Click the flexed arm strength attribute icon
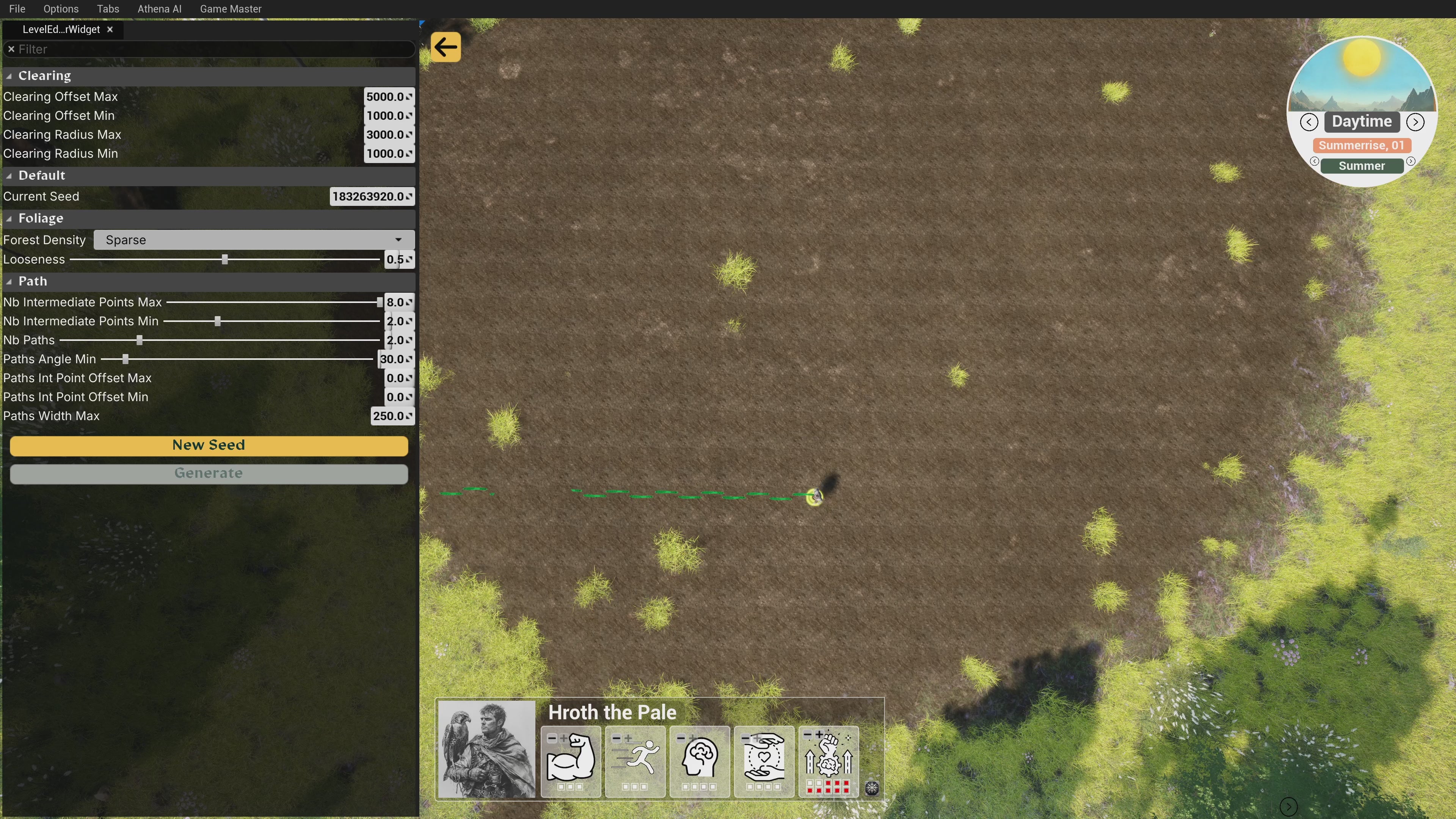The image size is (1456, 819). [x=570, y=758]
